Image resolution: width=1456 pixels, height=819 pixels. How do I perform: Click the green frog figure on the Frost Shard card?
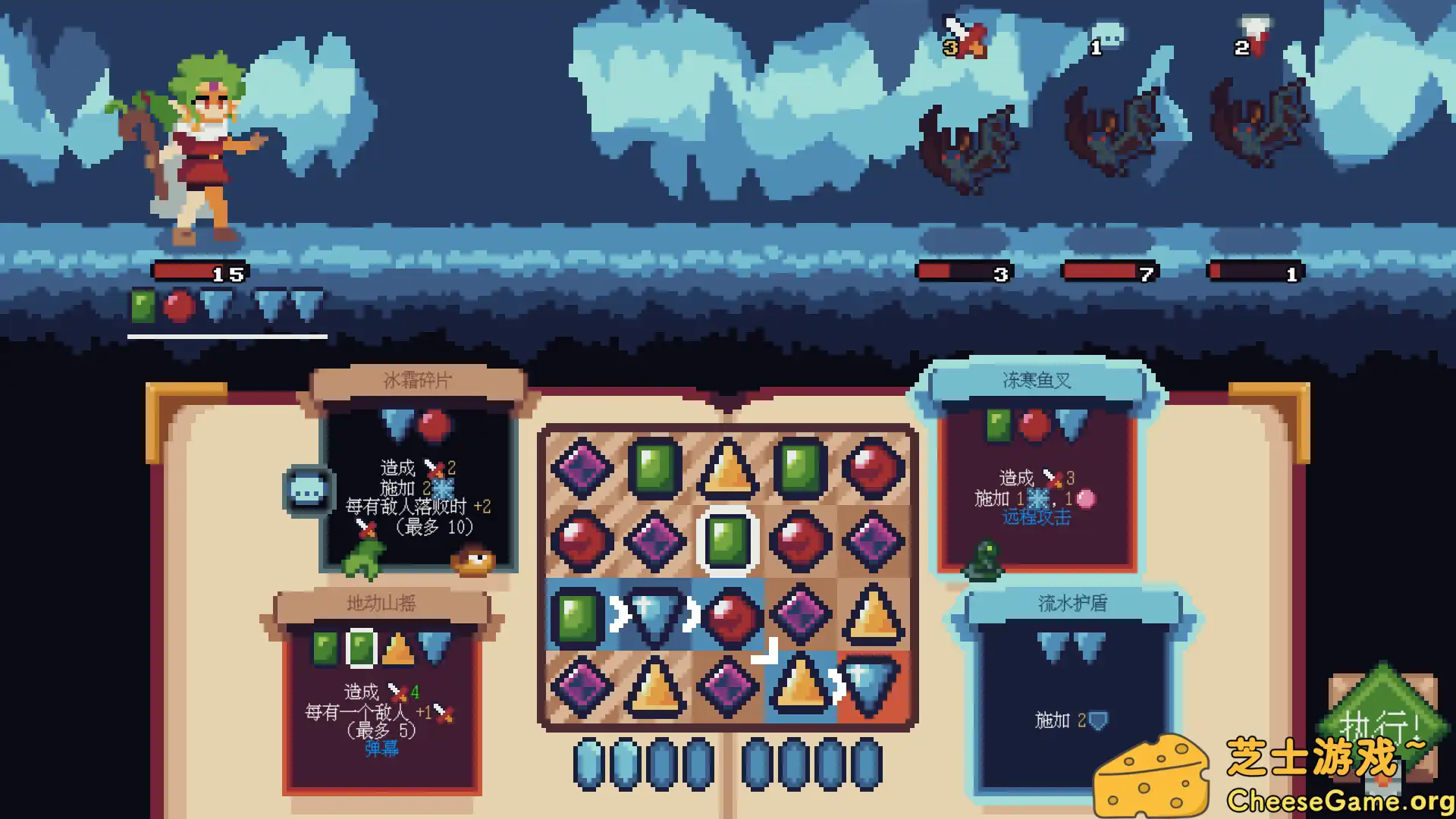point(362,557)
